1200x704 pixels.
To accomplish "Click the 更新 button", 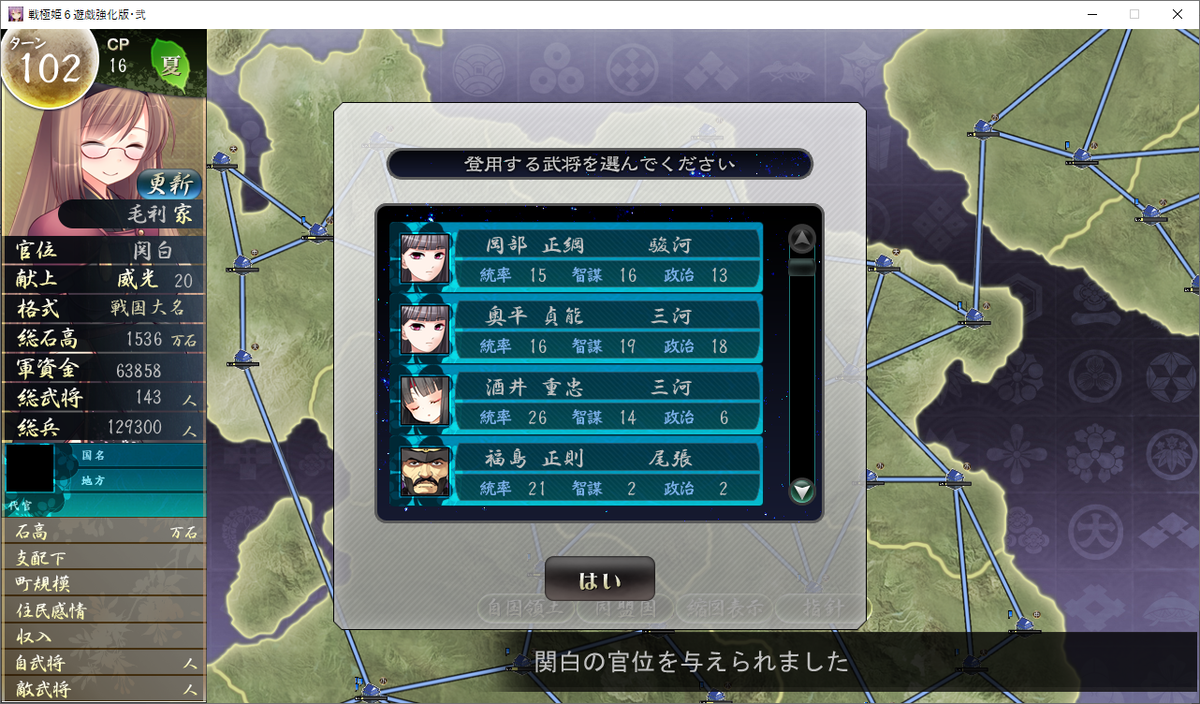I will (169, 184).
